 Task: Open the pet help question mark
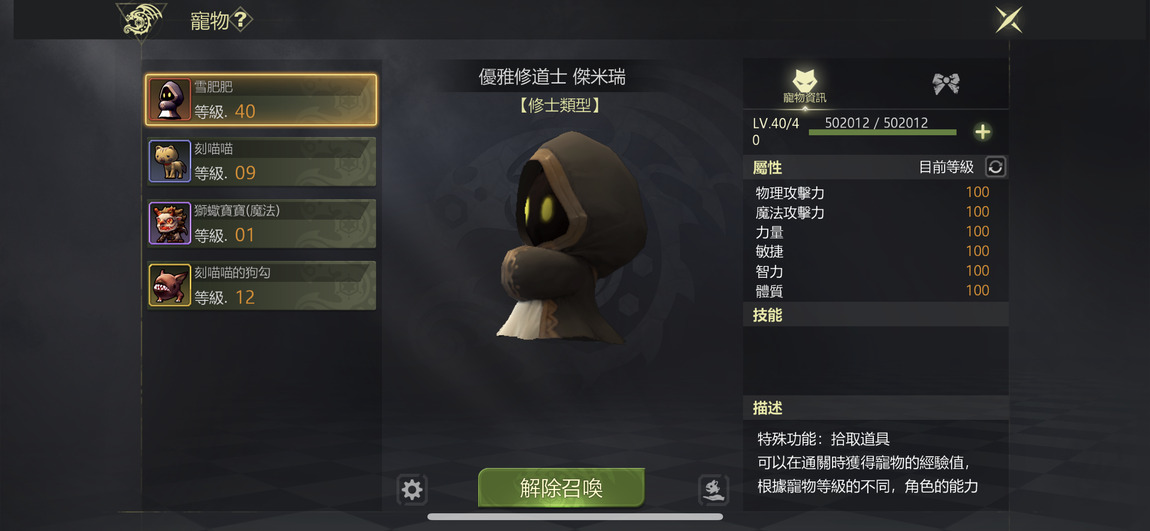tap(242, 20)
